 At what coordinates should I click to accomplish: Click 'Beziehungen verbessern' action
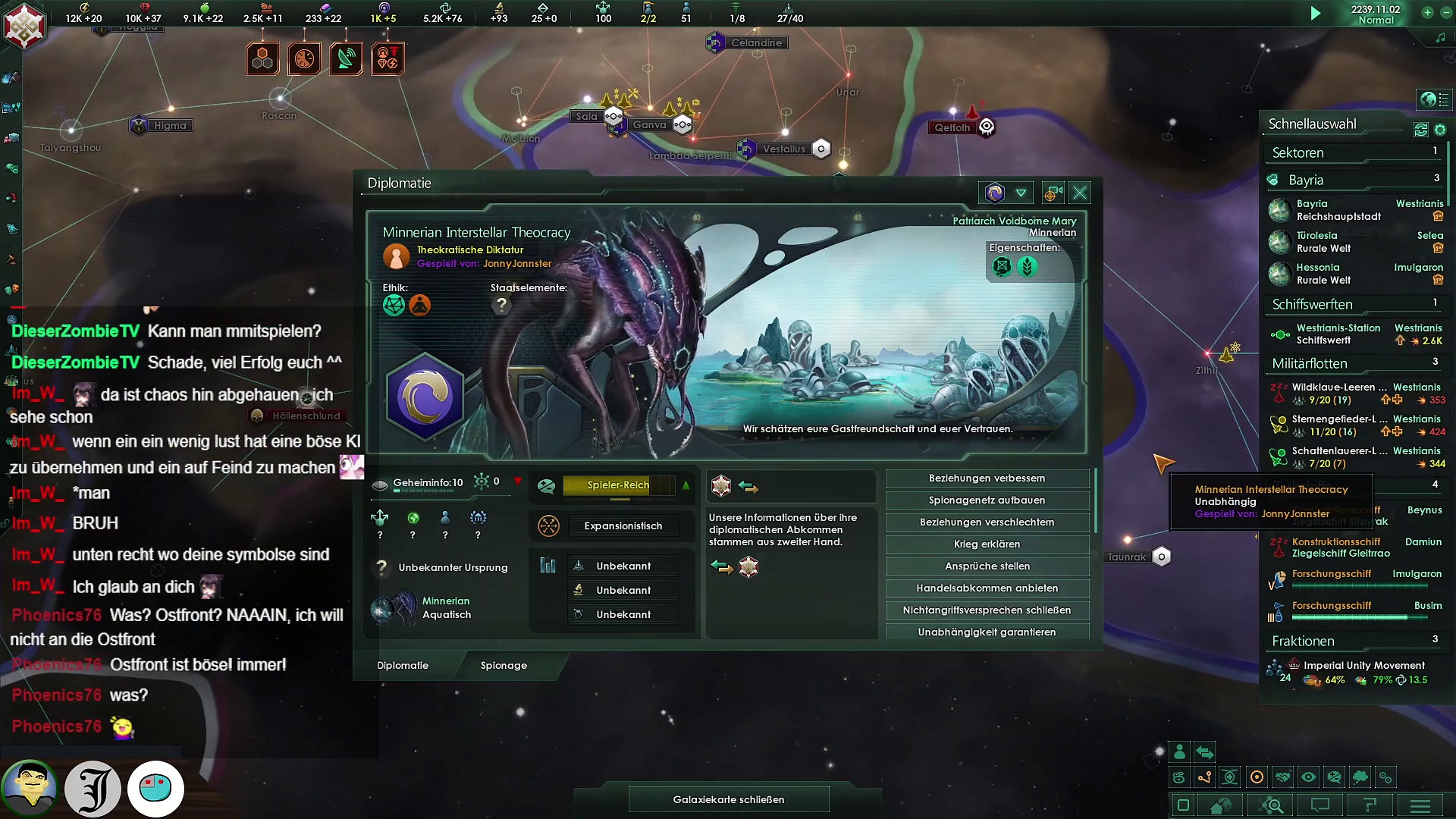(987, 479)
